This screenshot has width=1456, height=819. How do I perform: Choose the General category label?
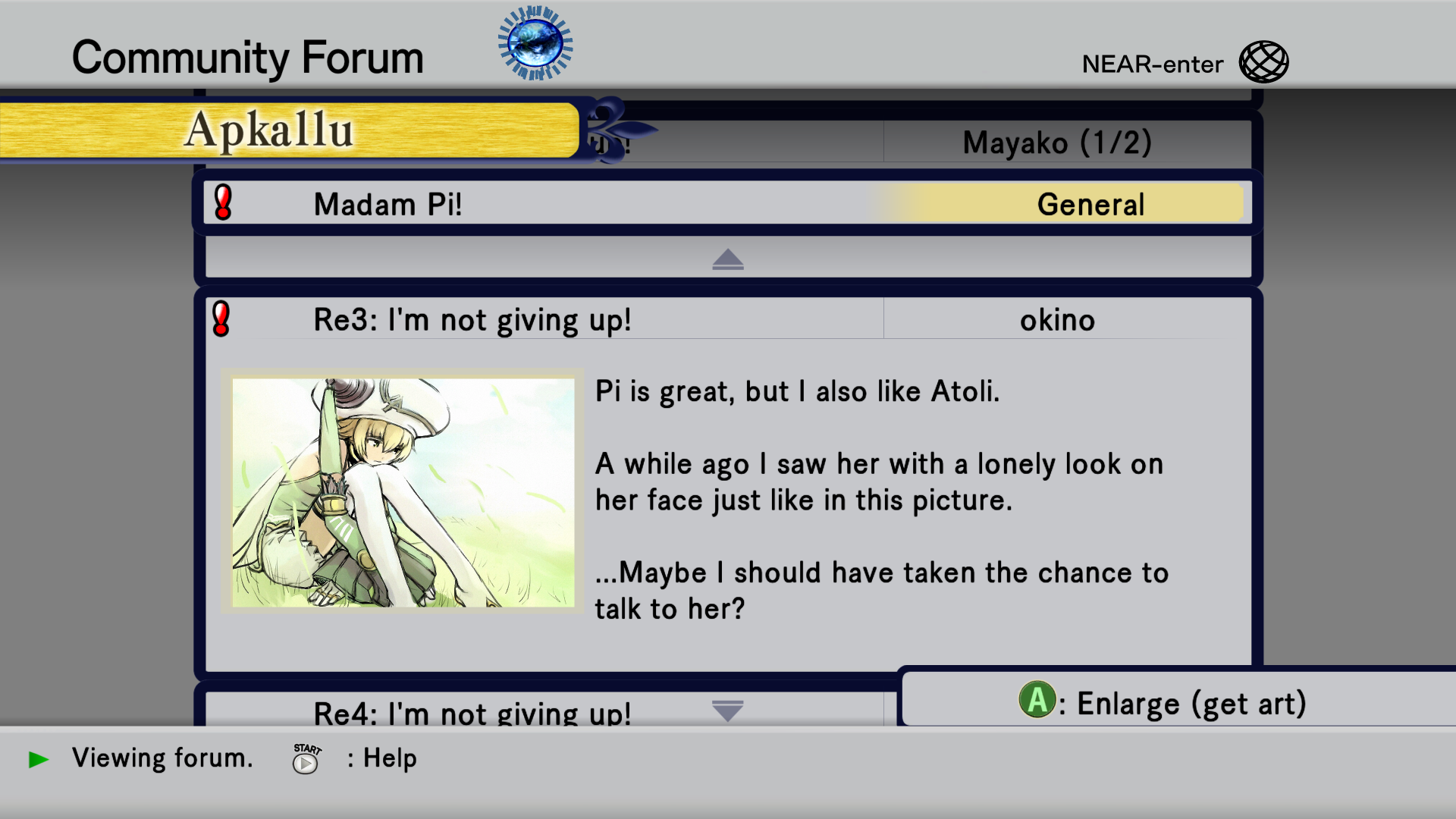pyautogui.click(x=1090, y=204)
